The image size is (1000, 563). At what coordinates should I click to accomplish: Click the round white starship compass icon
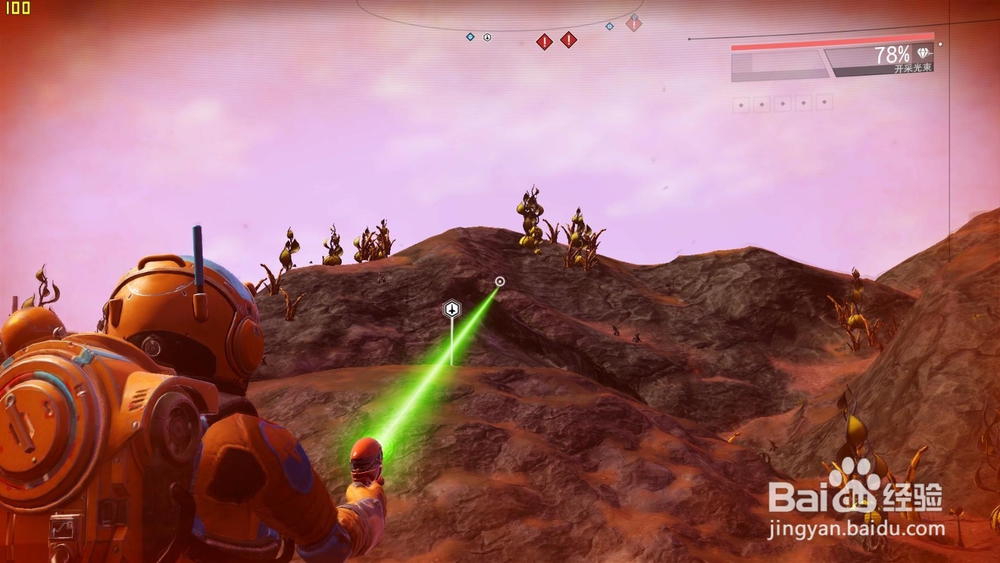point(487,37)
